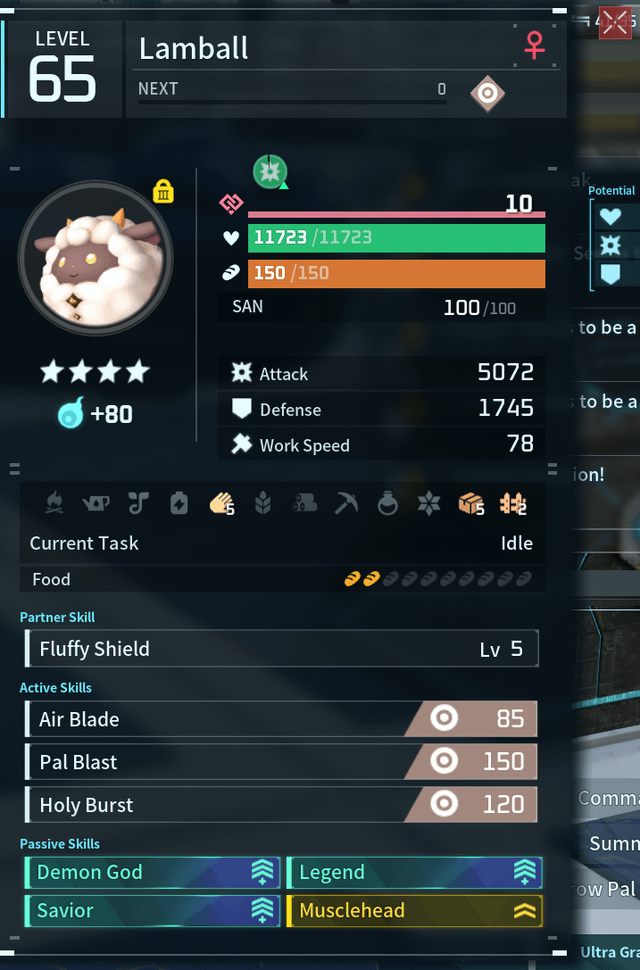Close the panel with the red X

(614, 21)
